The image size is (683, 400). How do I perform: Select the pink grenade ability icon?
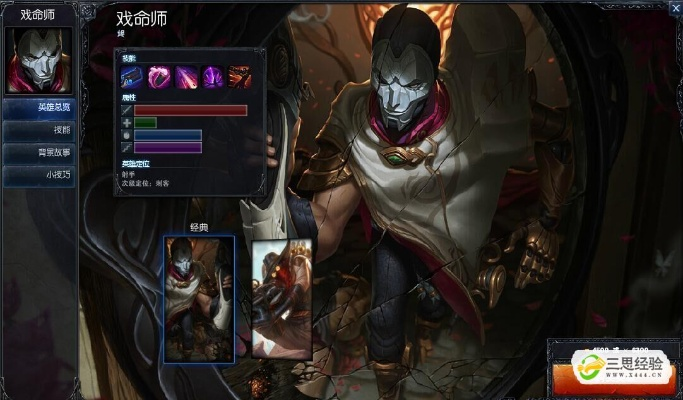click(x=160, y=76)
